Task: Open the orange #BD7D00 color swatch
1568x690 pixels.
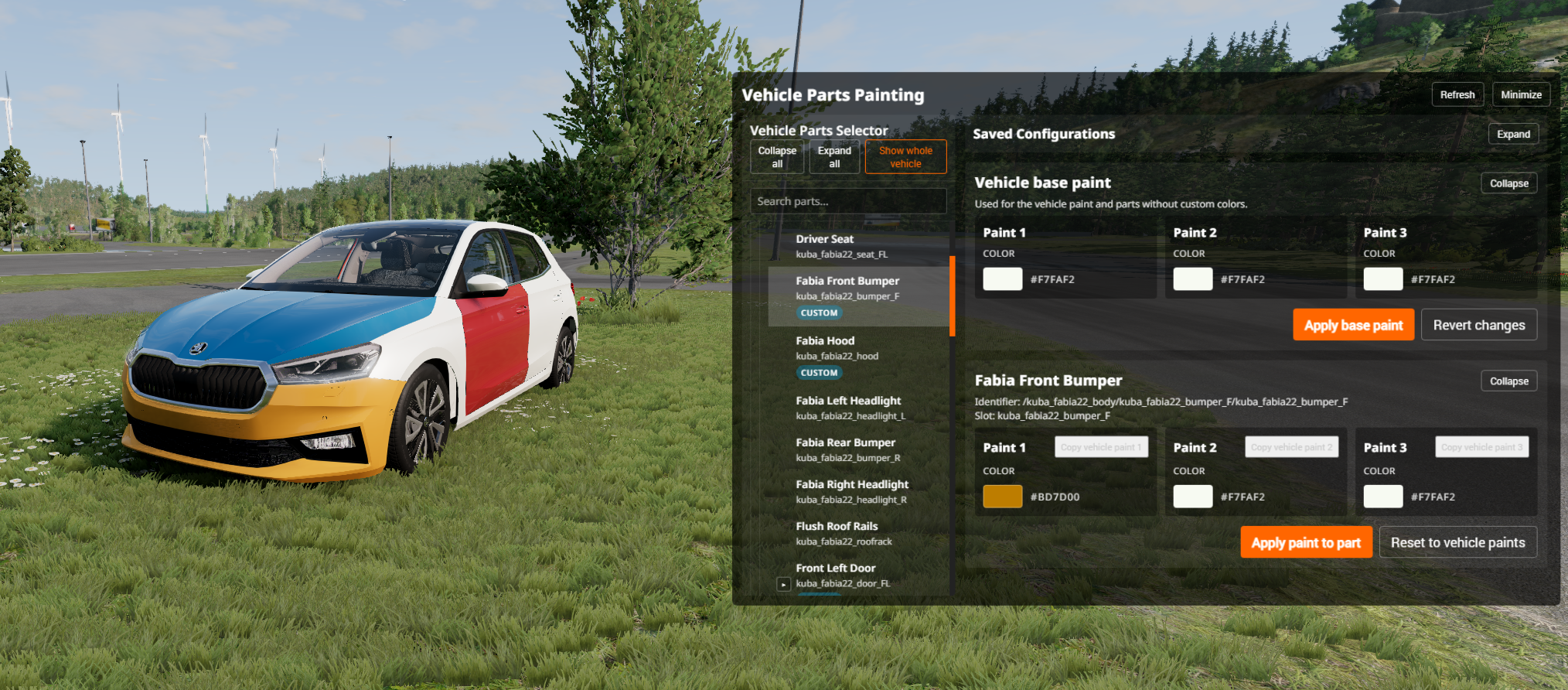Action: tap(1002, 497)
